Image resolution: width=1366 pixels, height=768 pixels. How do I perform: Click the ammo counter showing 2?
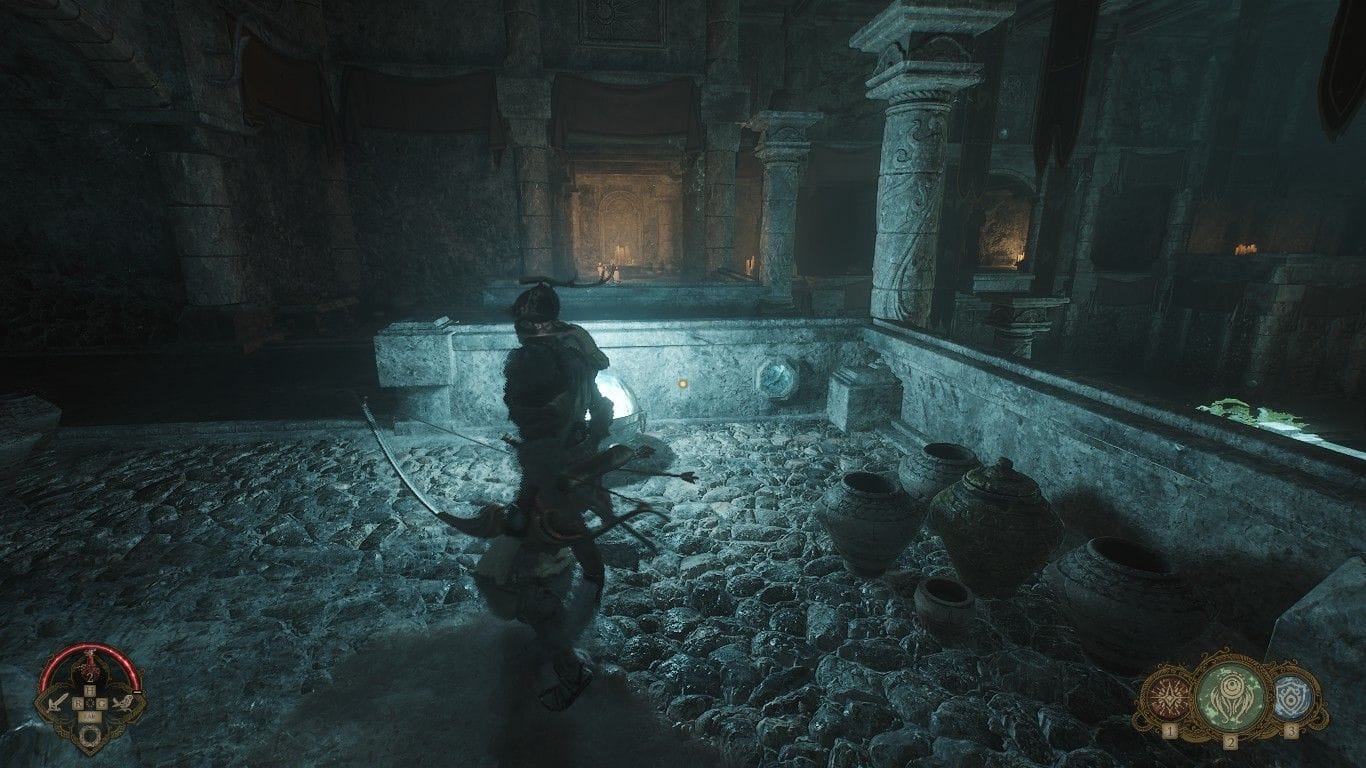[x=90, y=676]
